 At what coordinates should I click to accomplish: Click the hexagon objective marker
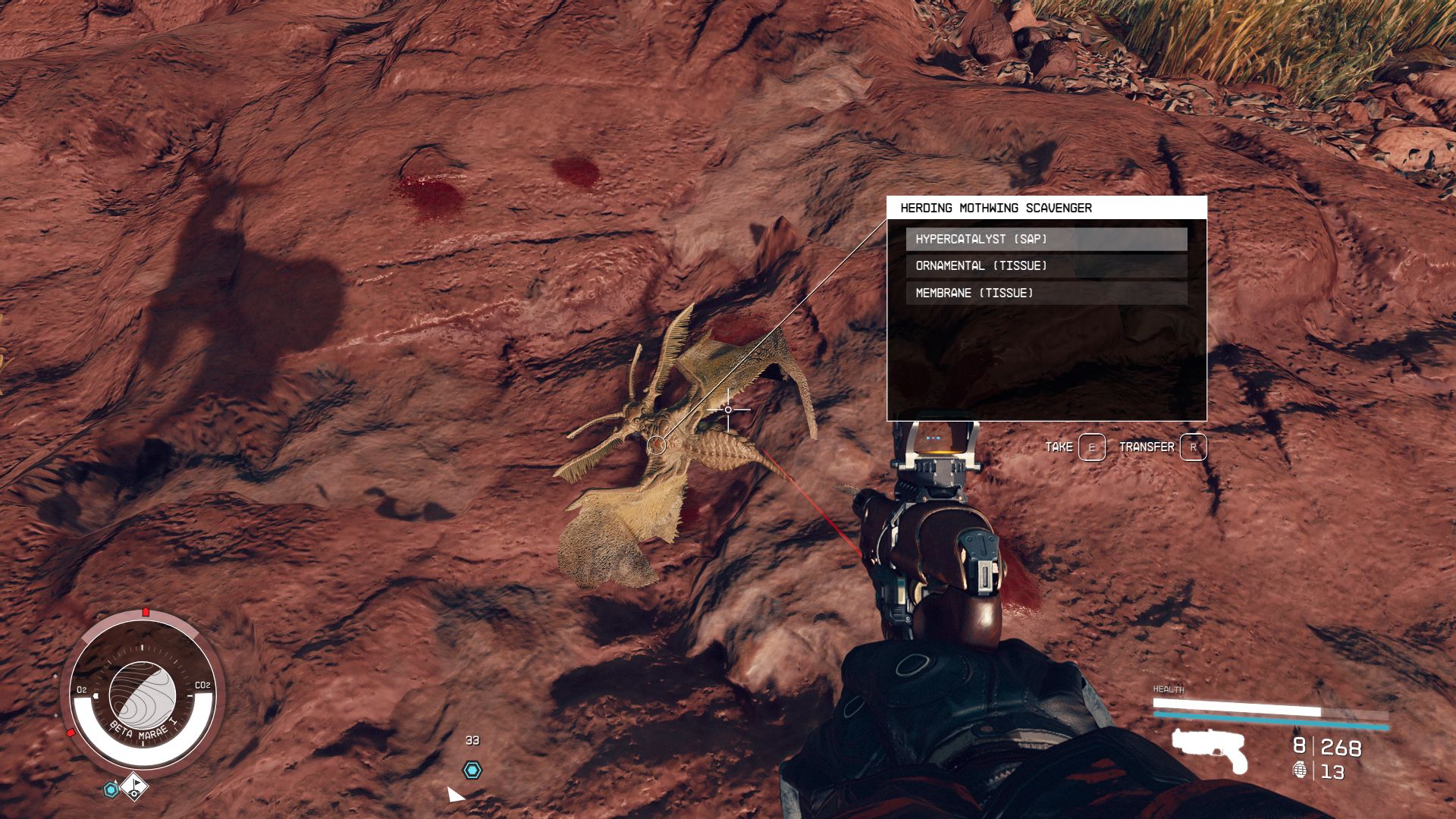tap(472, 770)
